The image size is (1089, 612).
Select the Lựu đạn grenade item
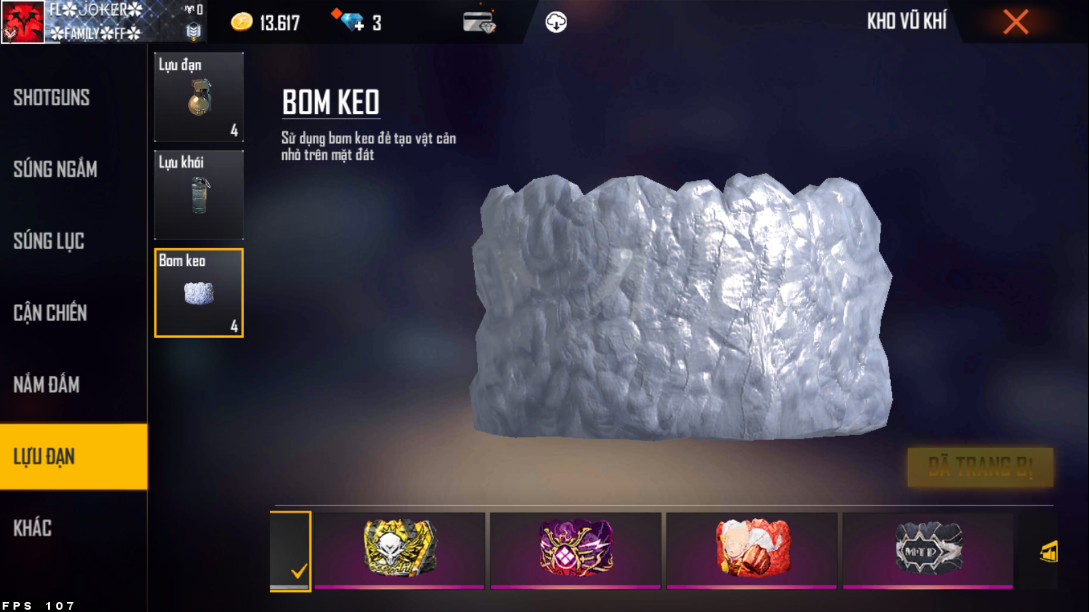coord(199,97)
